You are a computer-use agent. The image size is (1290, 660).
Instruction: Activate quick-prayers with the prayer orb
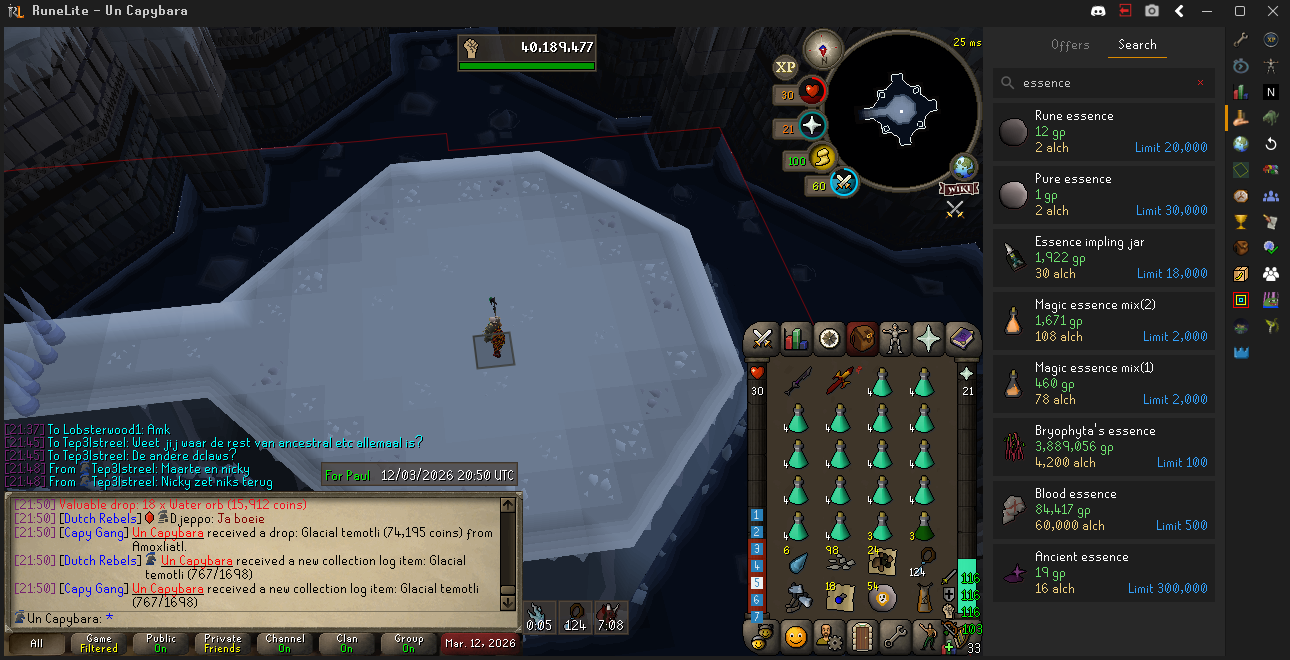tap(812, 126)
